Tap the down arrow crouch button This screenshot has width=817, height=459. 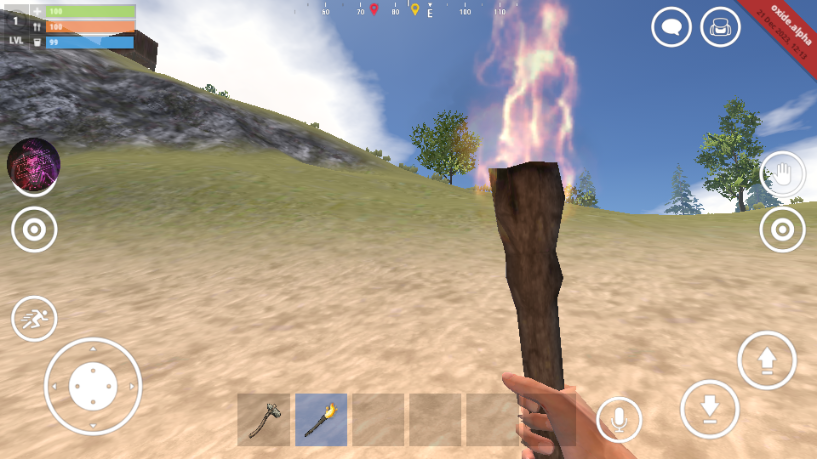[709, 408]
